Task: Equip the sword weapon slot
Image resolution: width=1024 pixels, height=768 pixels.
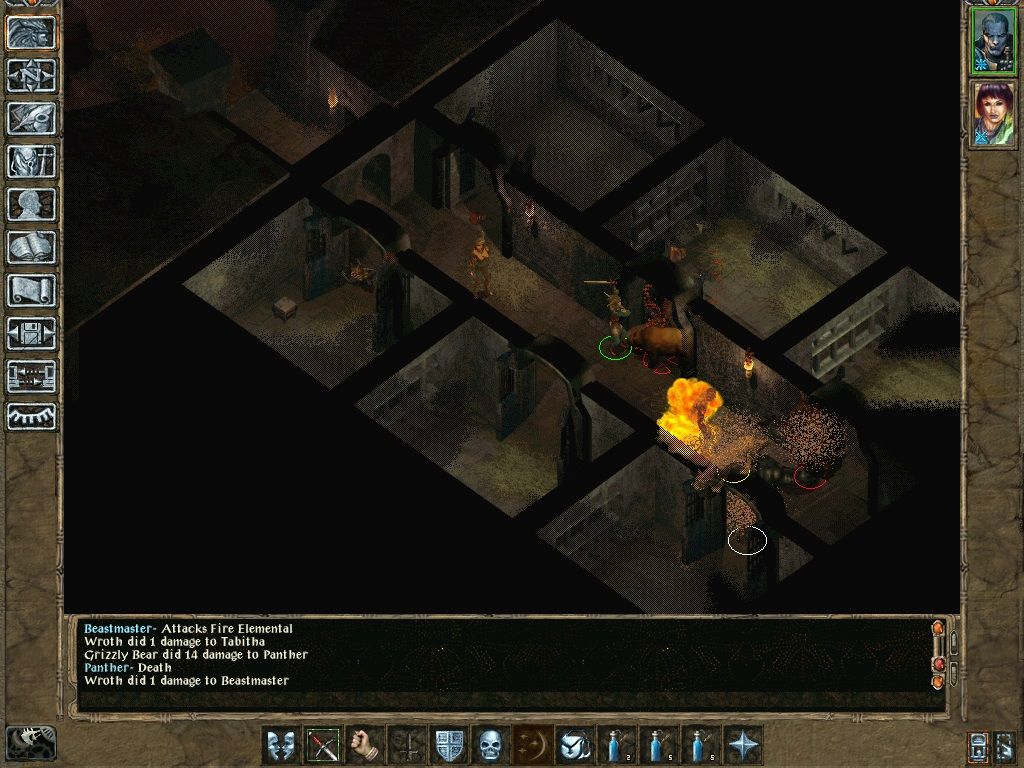Action: pos(323,745)
